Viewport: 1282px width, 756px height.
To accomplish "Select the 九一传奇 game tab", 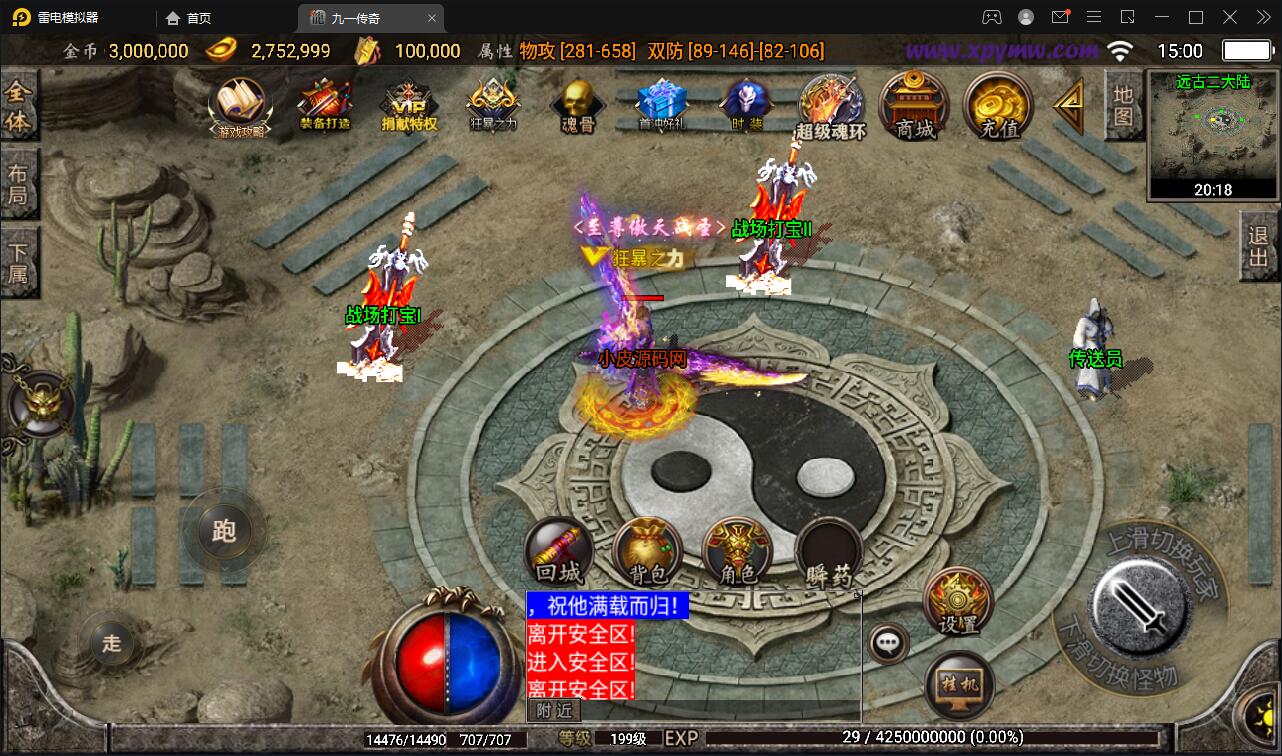I will tap(355, 17).
